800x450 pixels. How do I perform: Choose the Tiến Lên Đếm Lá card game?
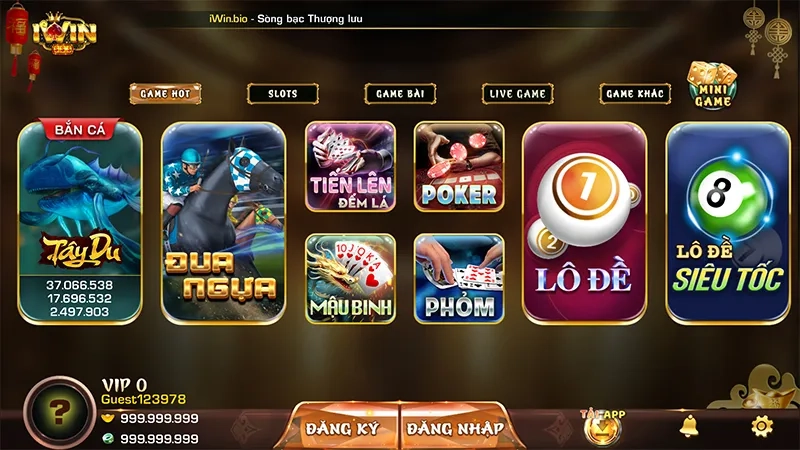(x=350, y=166)
